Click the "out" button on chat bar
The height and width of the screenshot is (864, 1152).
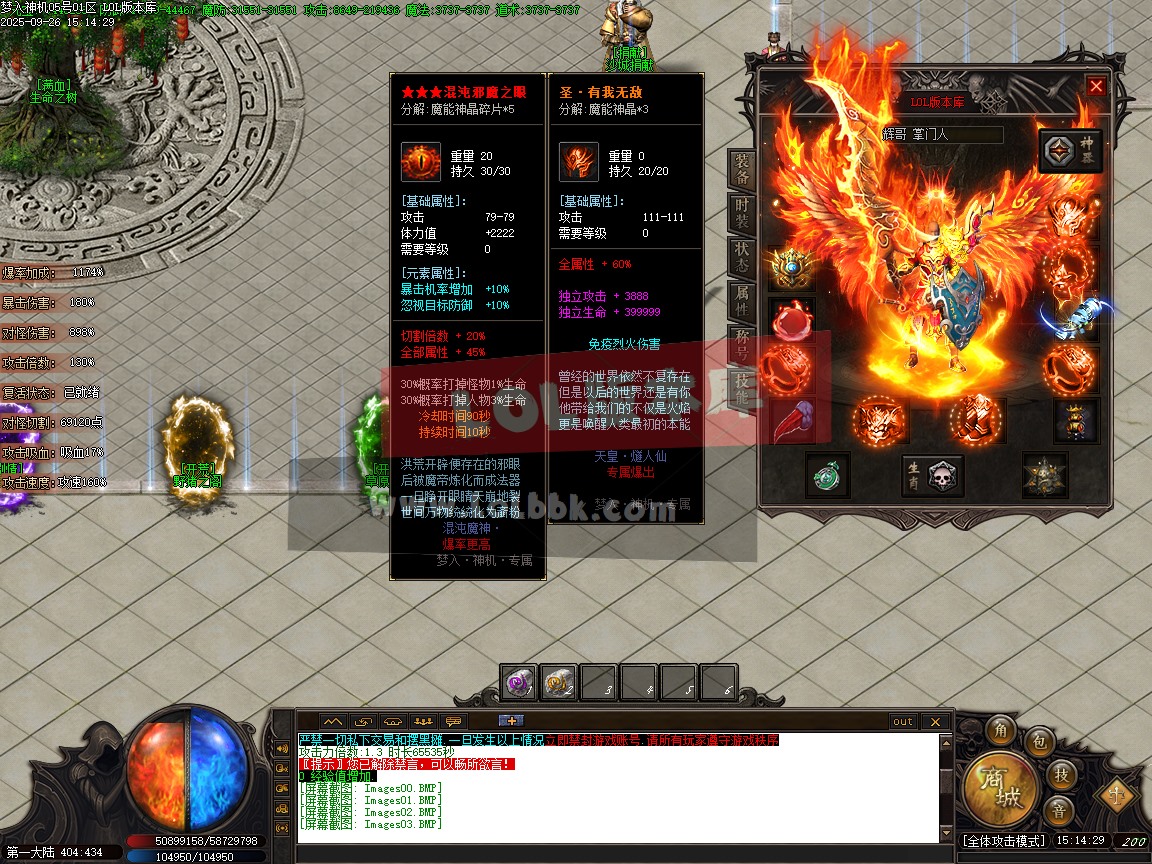click(903, 721)
